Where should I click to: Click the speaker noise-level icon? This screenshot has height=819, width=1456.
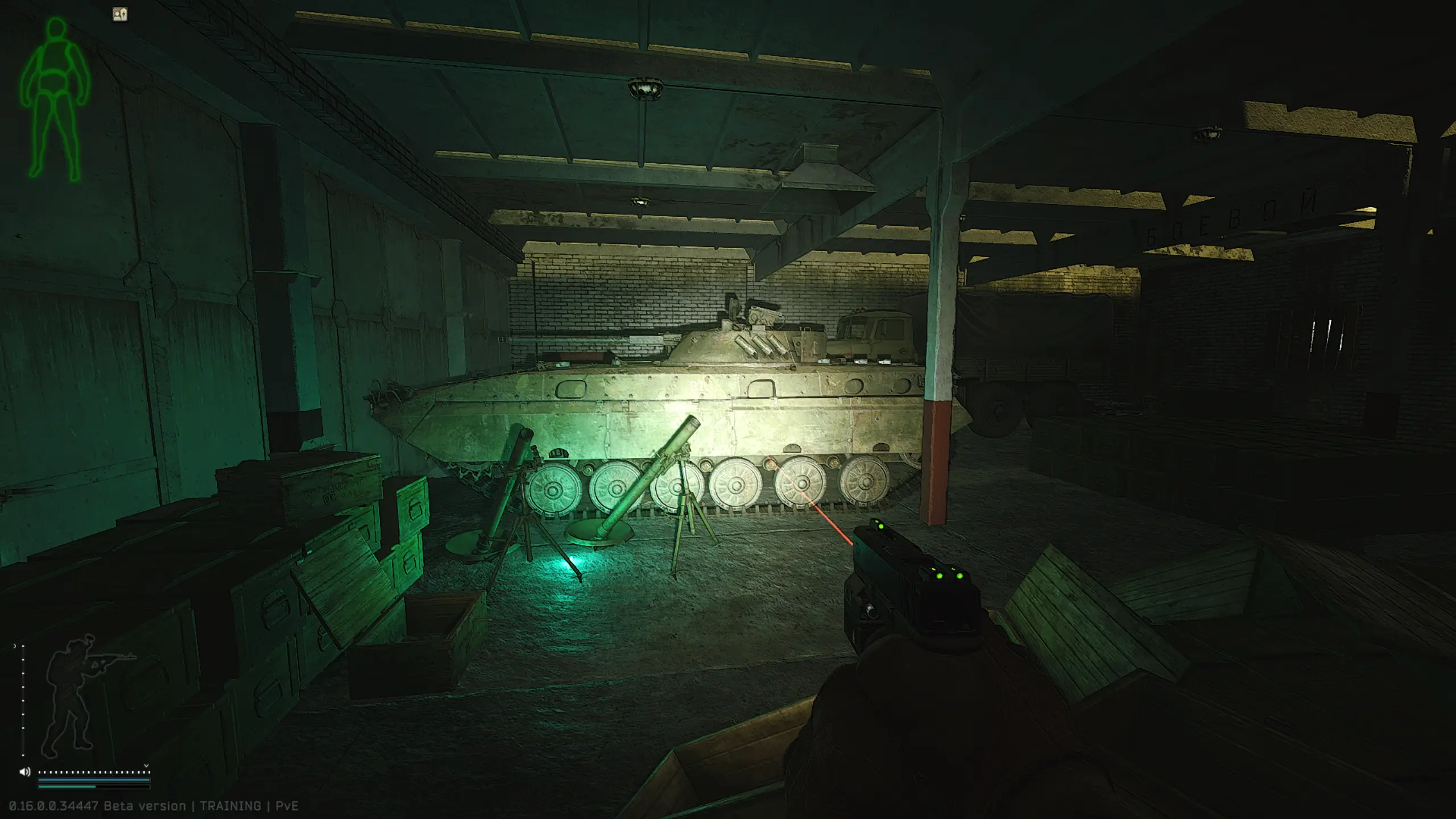(x=24, y=772)
